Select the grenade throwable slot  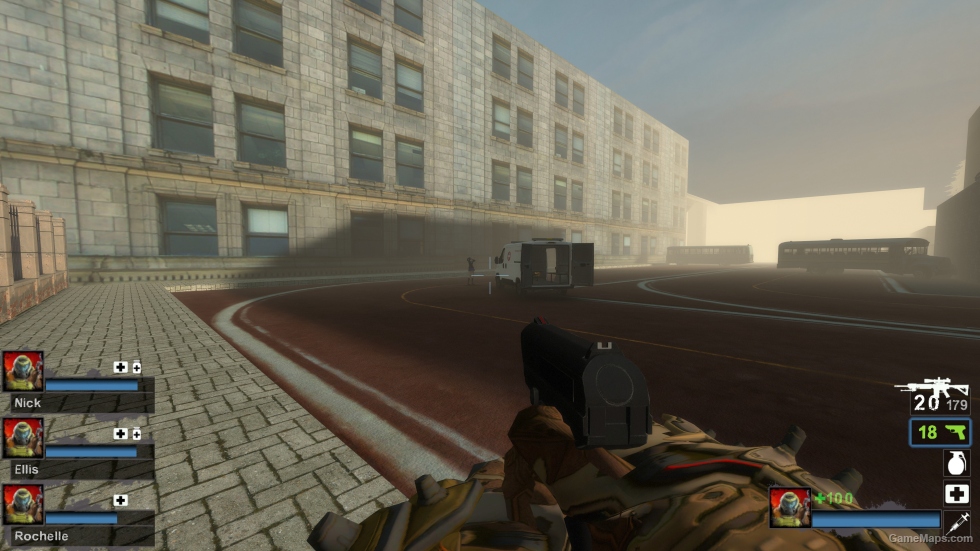[x=957, y=463]
